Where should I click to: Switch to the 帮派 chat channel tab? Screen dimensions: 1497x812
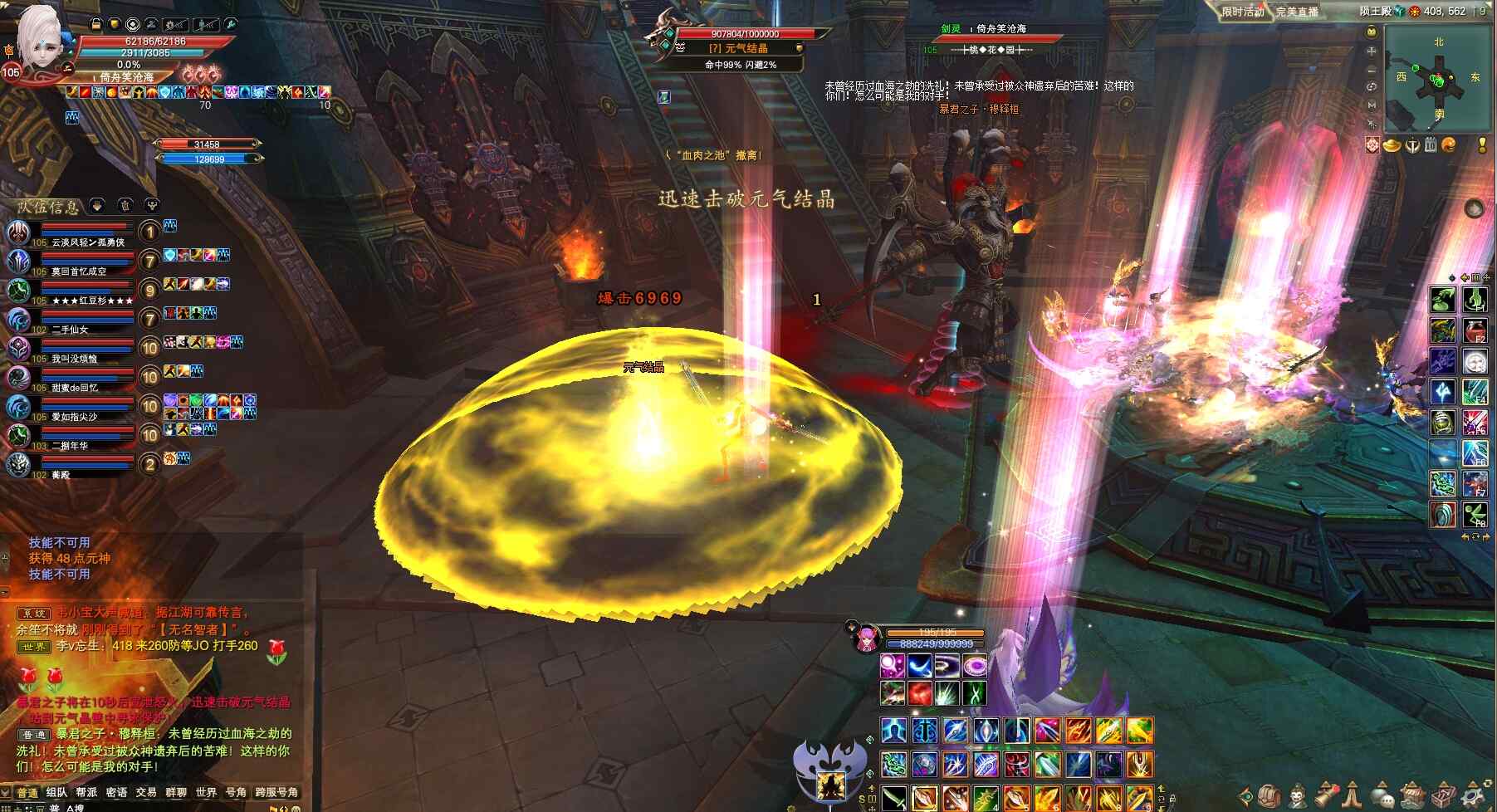(x=86, y=792)
